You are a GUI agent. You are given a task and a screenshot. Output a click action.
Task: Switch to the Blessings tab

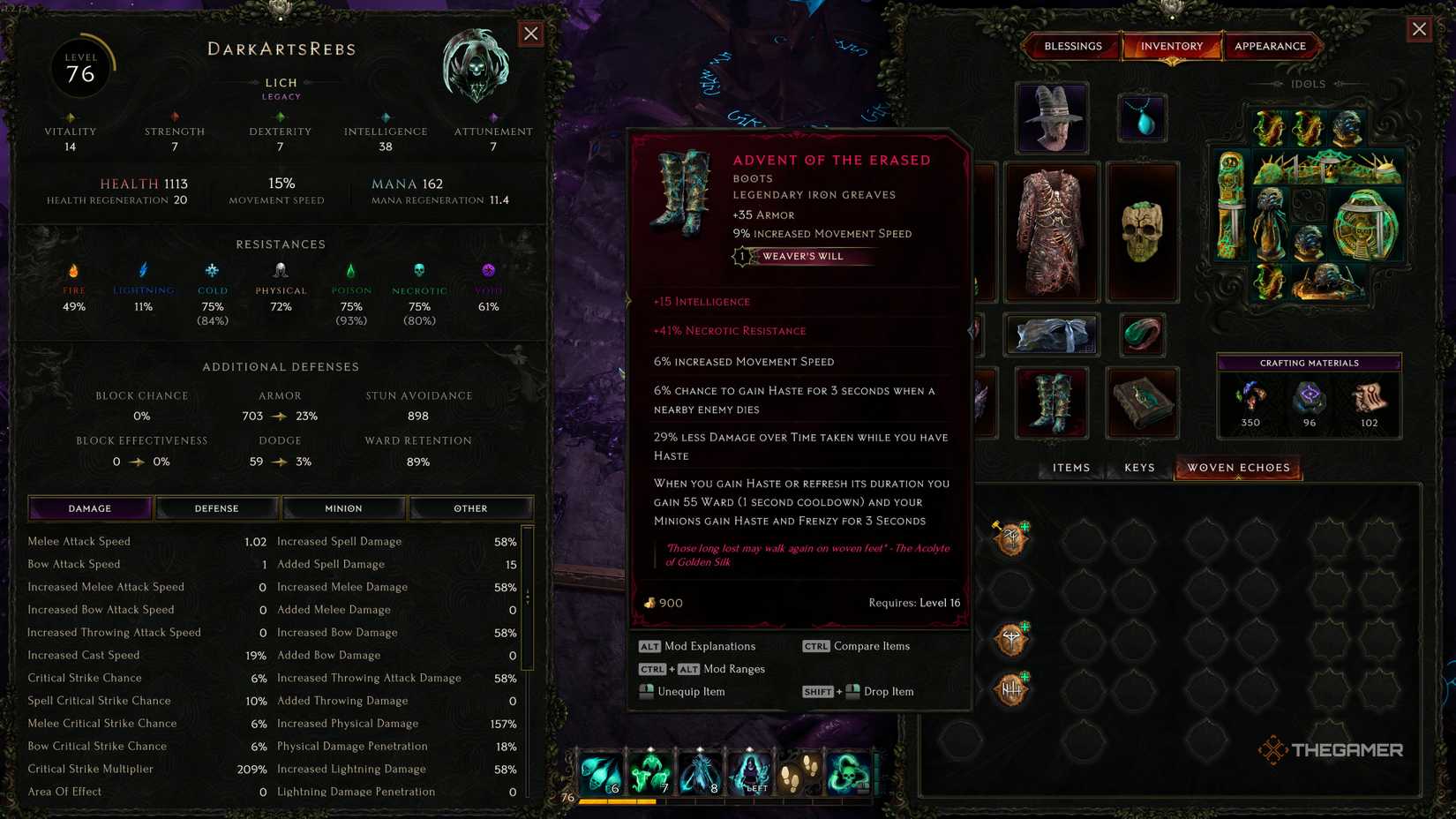tap(1072, 46)
